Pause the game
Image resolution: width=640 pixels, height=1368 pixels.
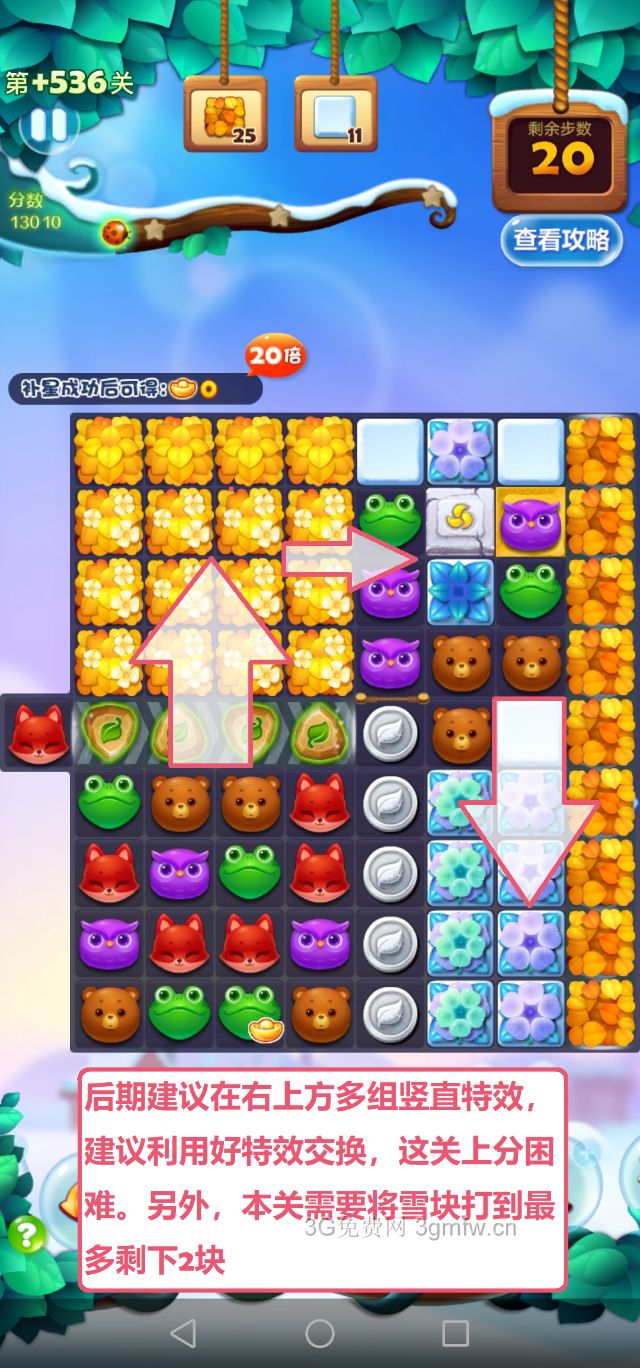pyautogui.click(x=47, y=125)
